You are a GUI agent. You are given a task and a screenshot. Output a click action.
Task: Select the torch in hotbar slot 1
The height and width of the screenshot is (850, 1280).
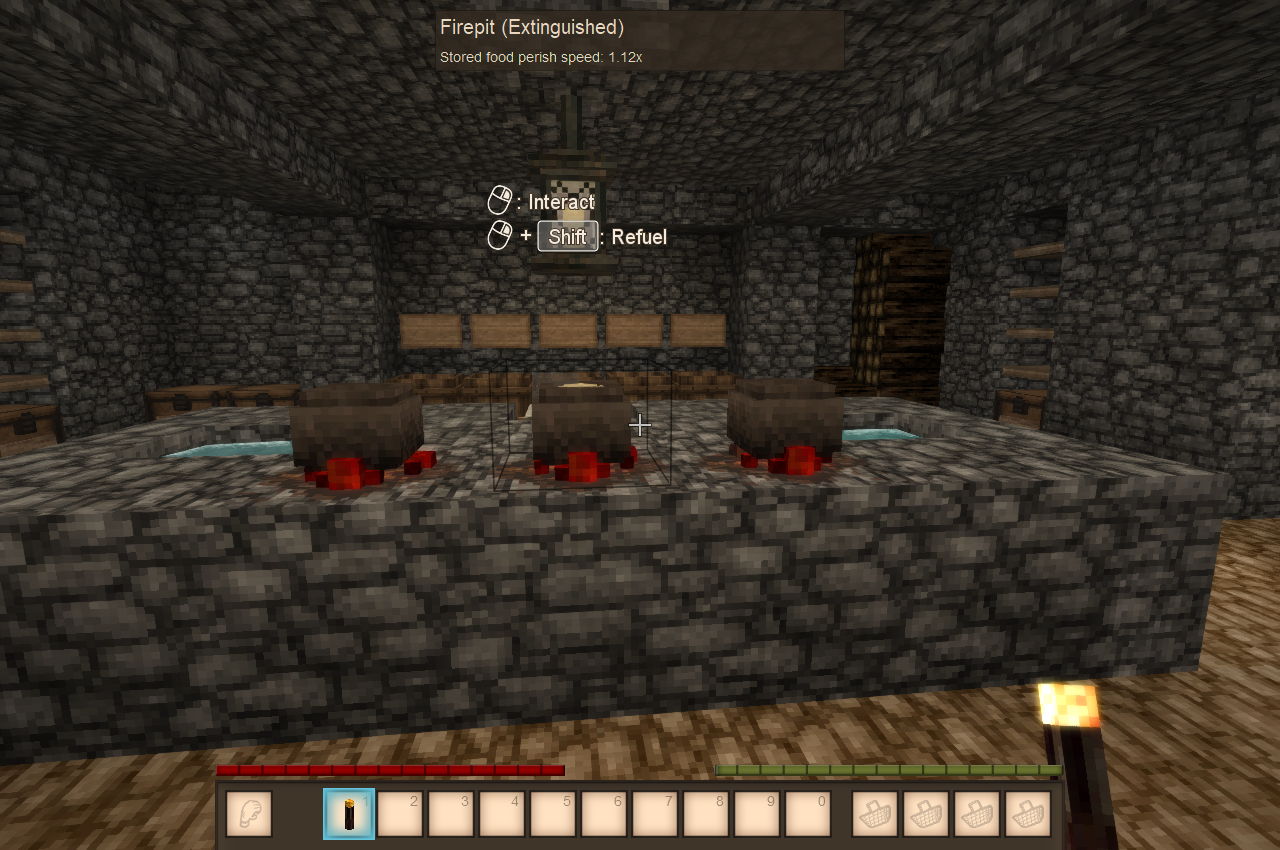pos(349,814)
